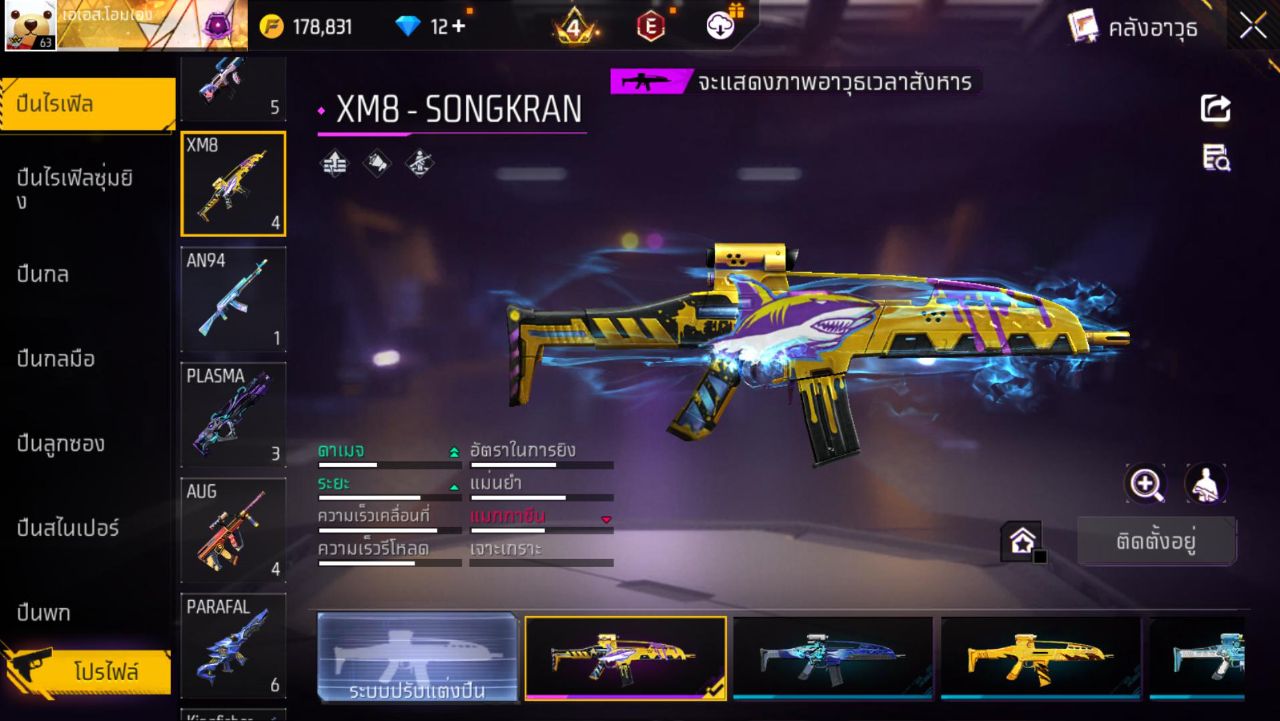Click the weapon inspect document icon below share
This screenshot has width=1280, height=721.
click(1214, 157)
